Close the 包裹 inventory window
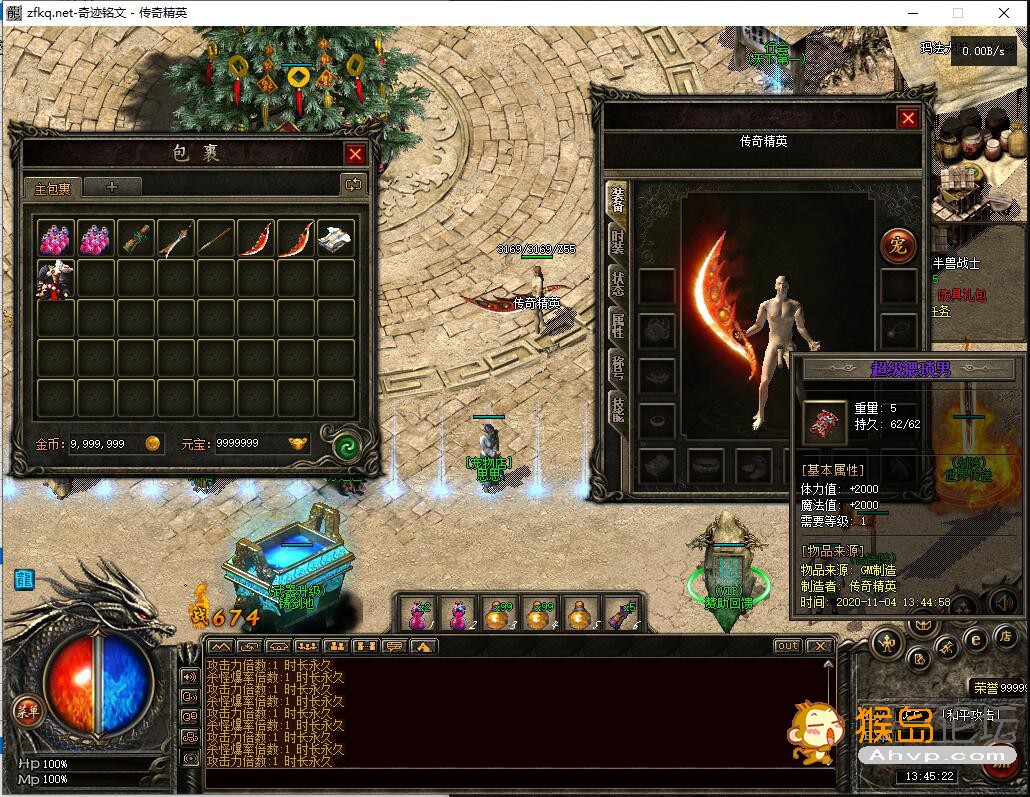 tap(355, 154)
